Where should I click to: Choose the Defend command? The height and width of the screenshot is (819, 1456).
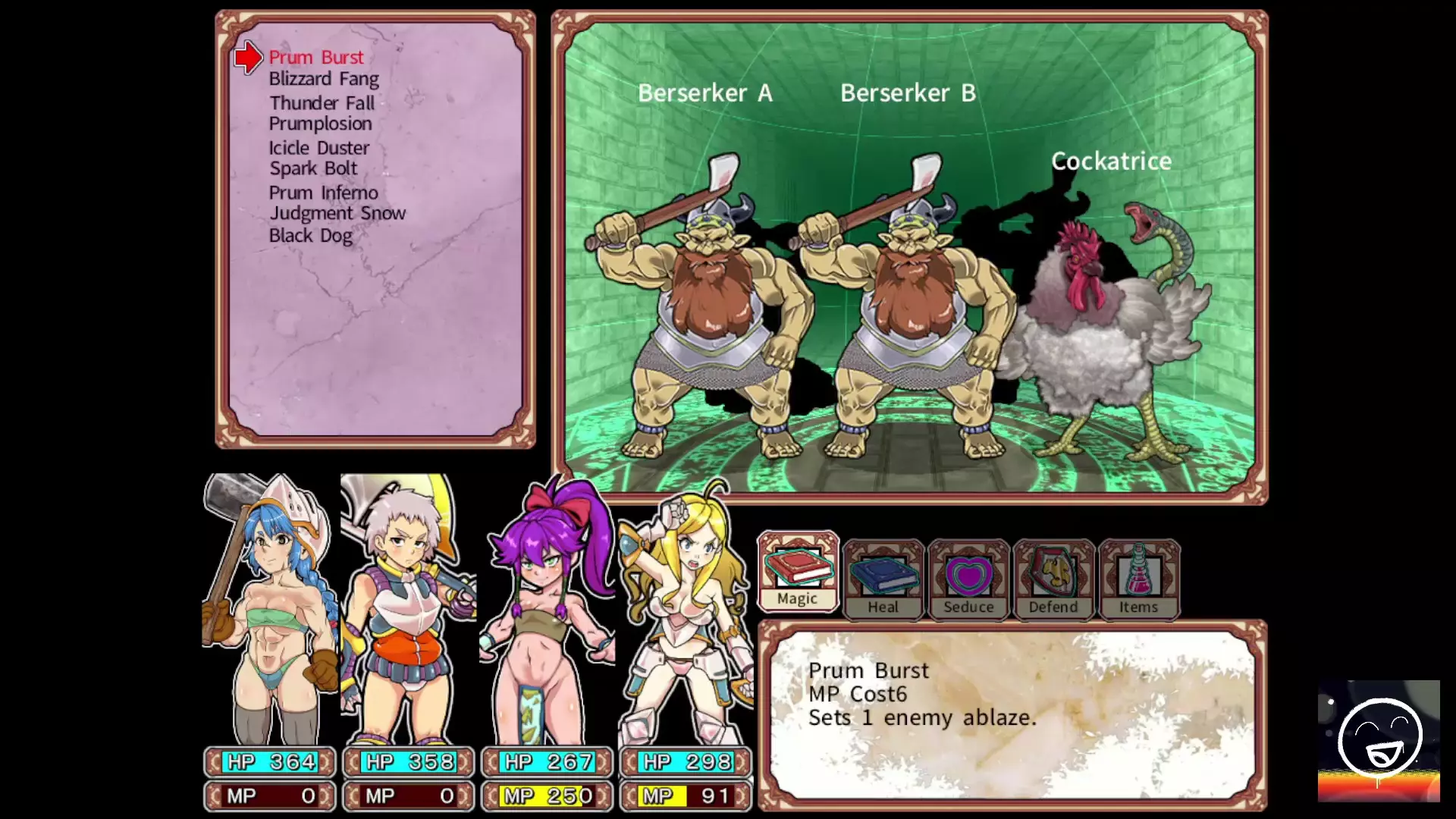pyautogui.click(x=1053, y=580)
